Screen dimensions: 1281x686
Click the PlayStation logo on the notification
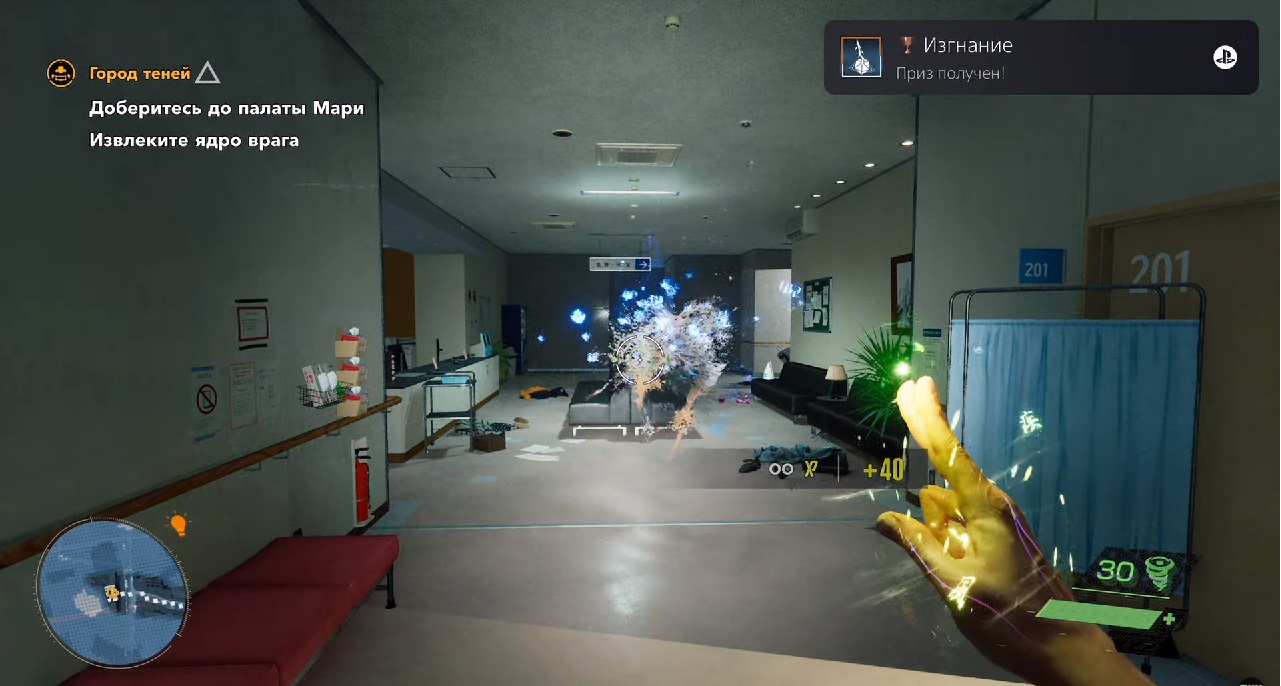(1225, 58)
